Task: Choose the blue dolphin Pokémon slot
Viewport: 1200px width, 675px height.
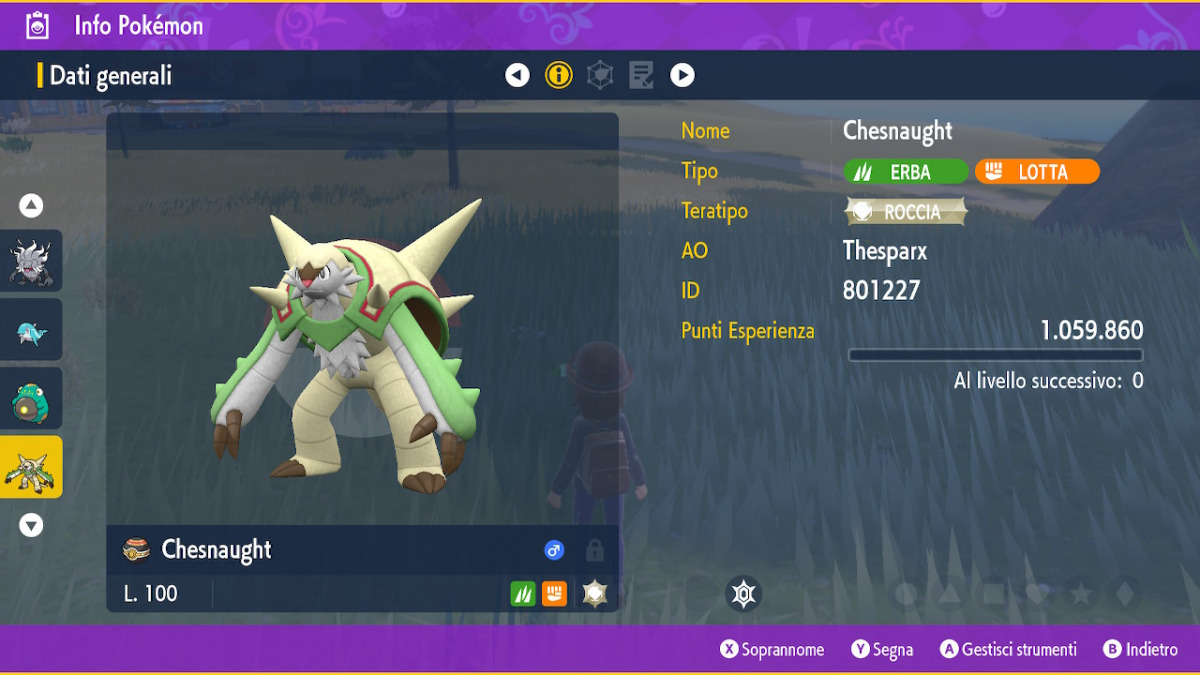Action: click(x=31, y=330)
